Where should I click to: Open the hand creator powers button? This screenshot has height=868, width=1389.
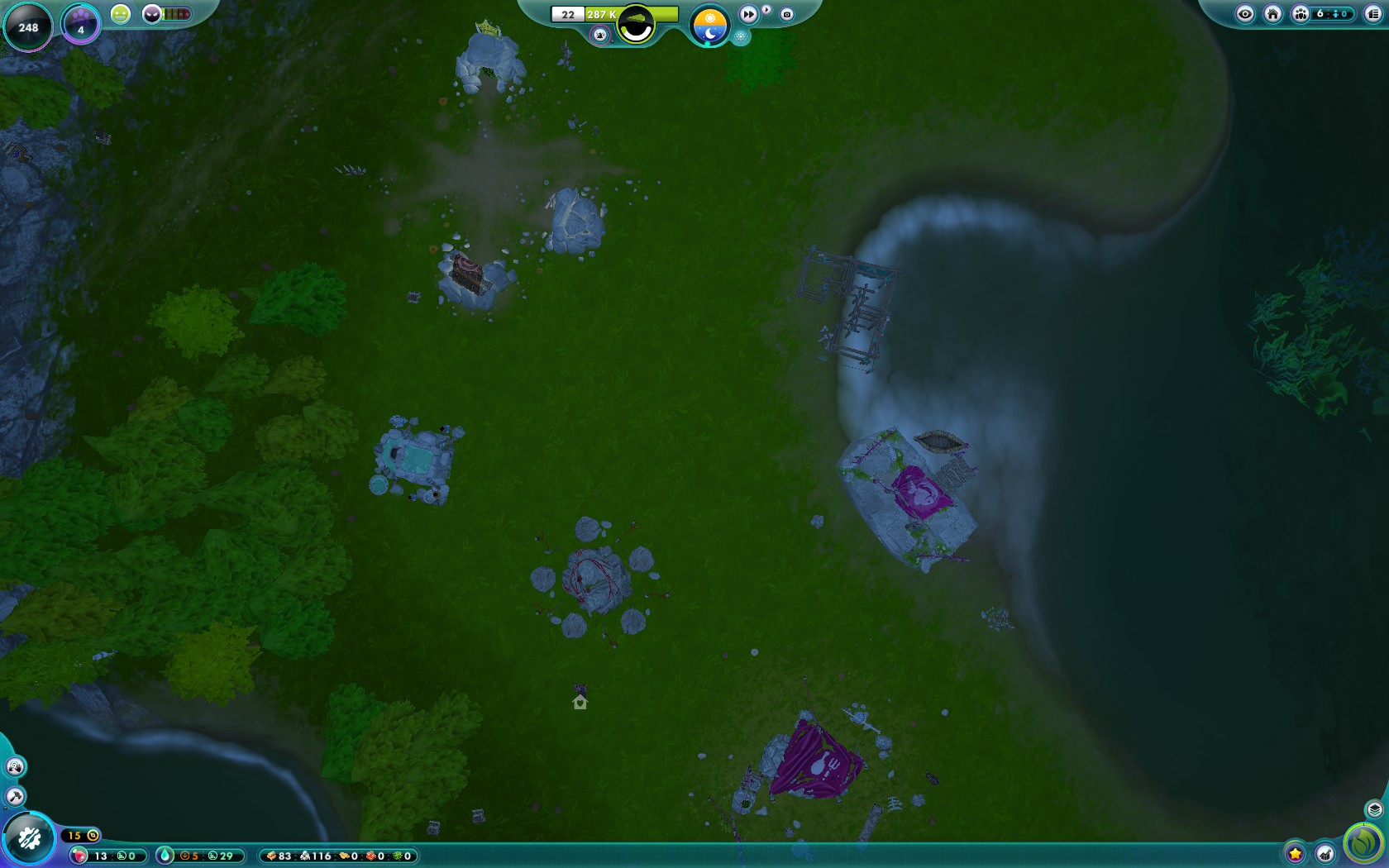click(x=15, y=767)
